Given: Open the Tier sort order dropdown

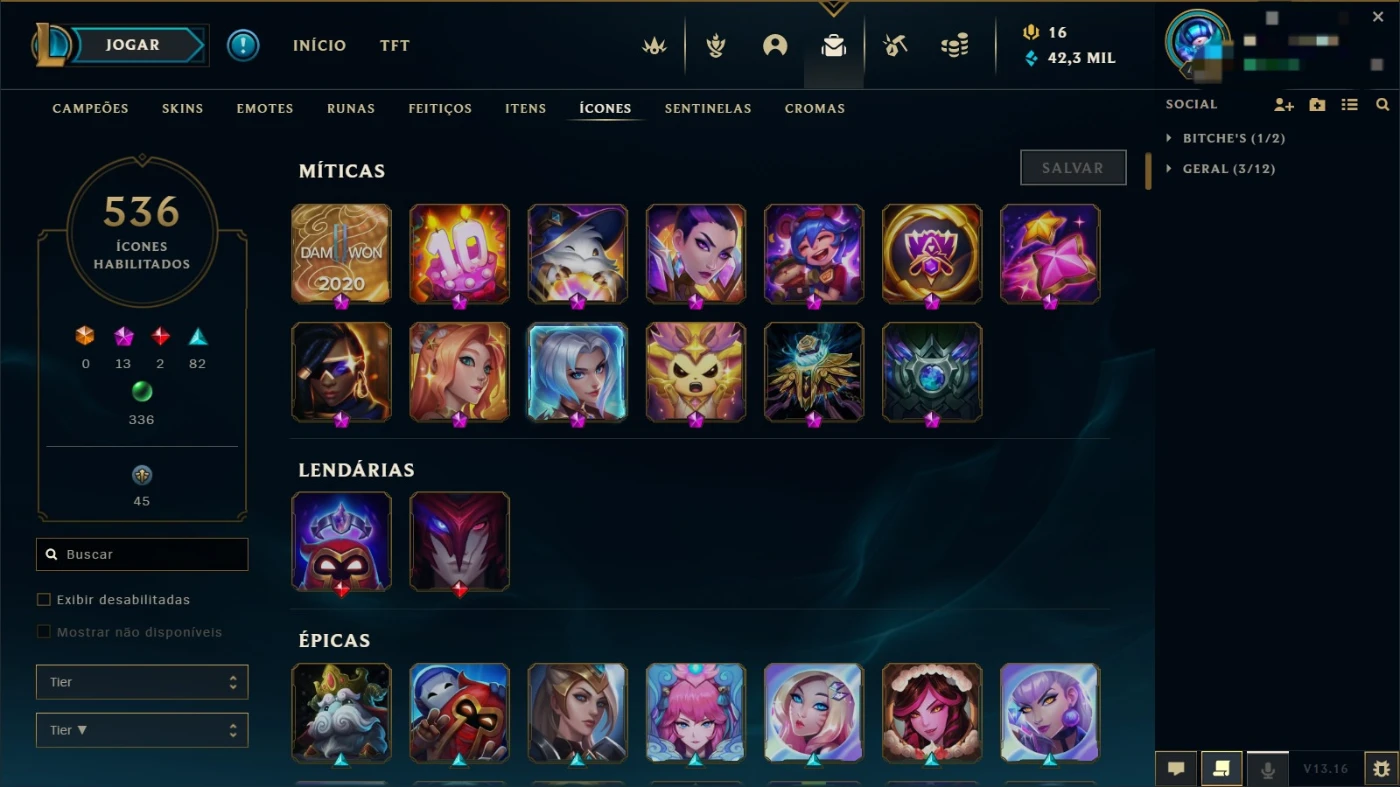Looking at the screenshot, I should tap(141, 730).
